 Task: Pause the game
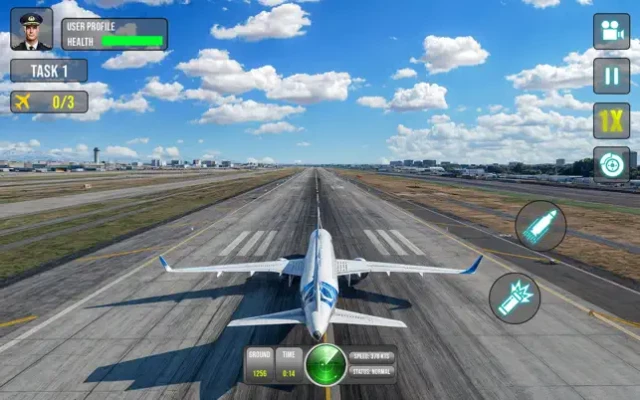(611, 76)
